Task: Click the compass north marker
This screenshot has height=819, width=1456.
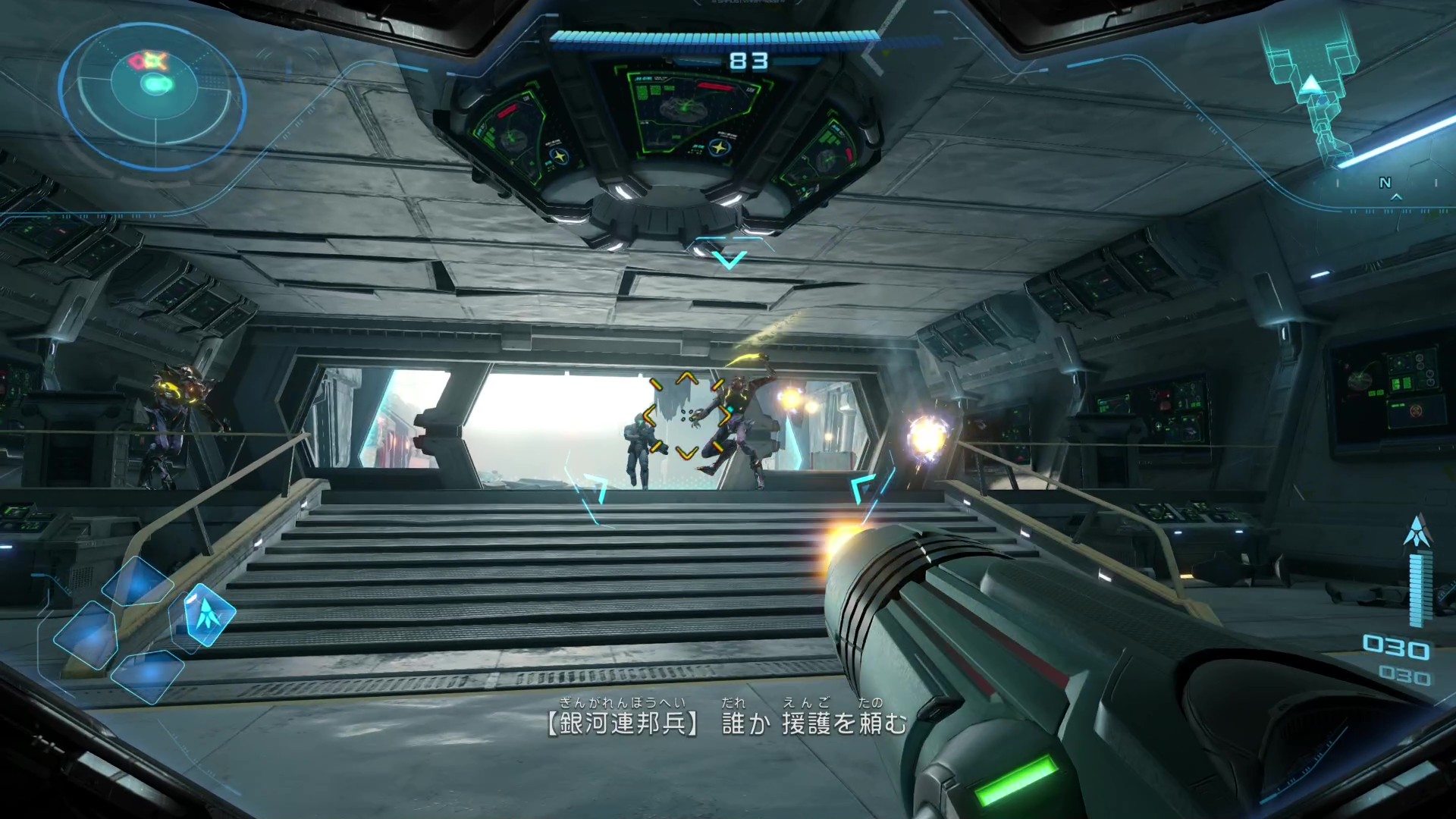Action: click(1385, 183)
